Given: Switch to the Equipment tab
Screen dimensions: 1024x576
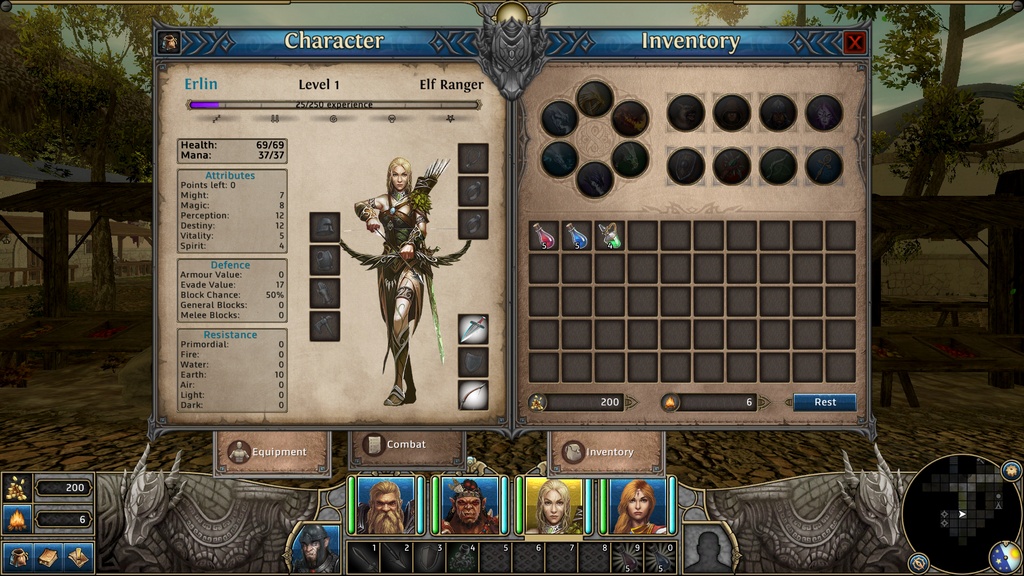Looking at the screenshot, I should tap(271, 452).
